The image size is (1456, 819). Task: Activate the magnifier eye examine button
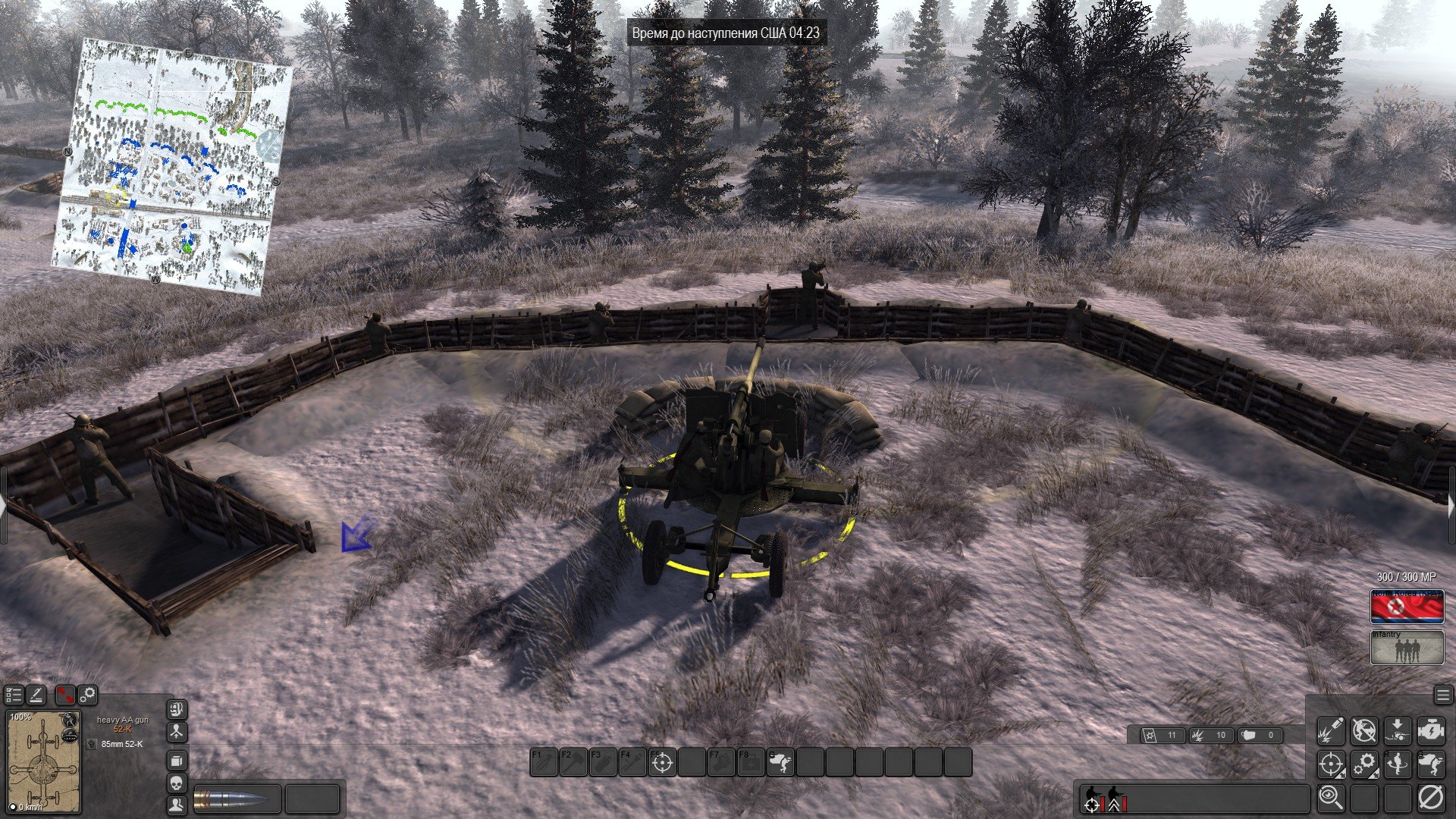pos(1331,797)
